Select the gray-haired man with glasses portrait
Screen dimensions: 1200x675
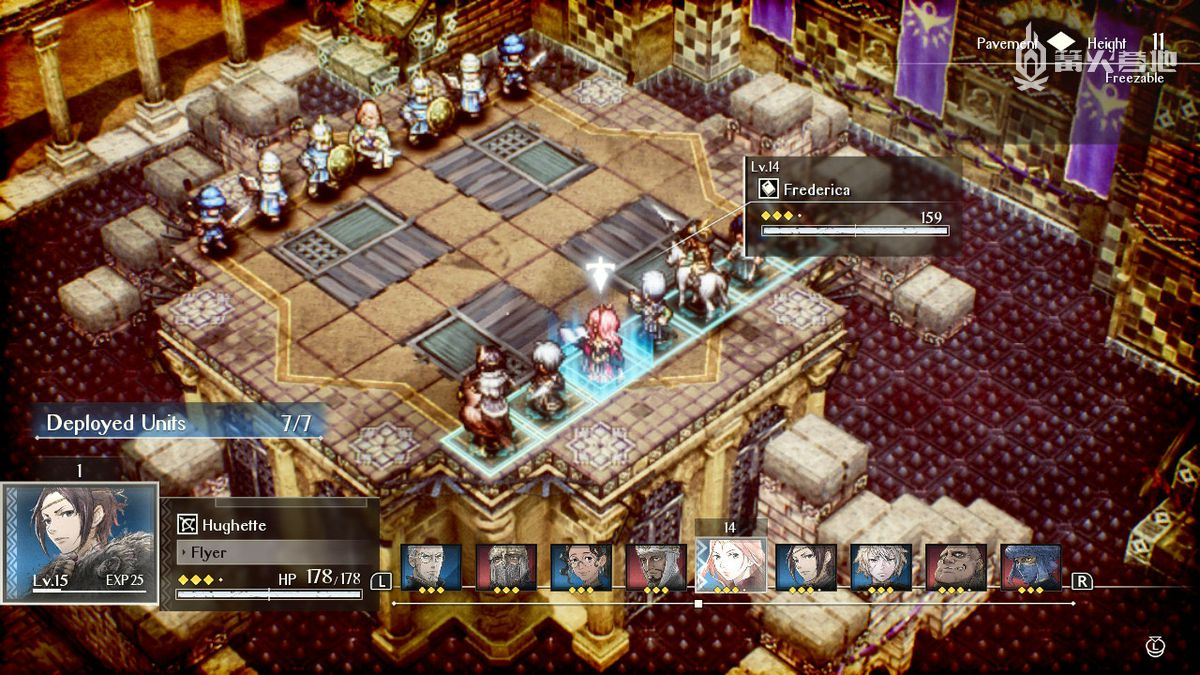(431, 567)
